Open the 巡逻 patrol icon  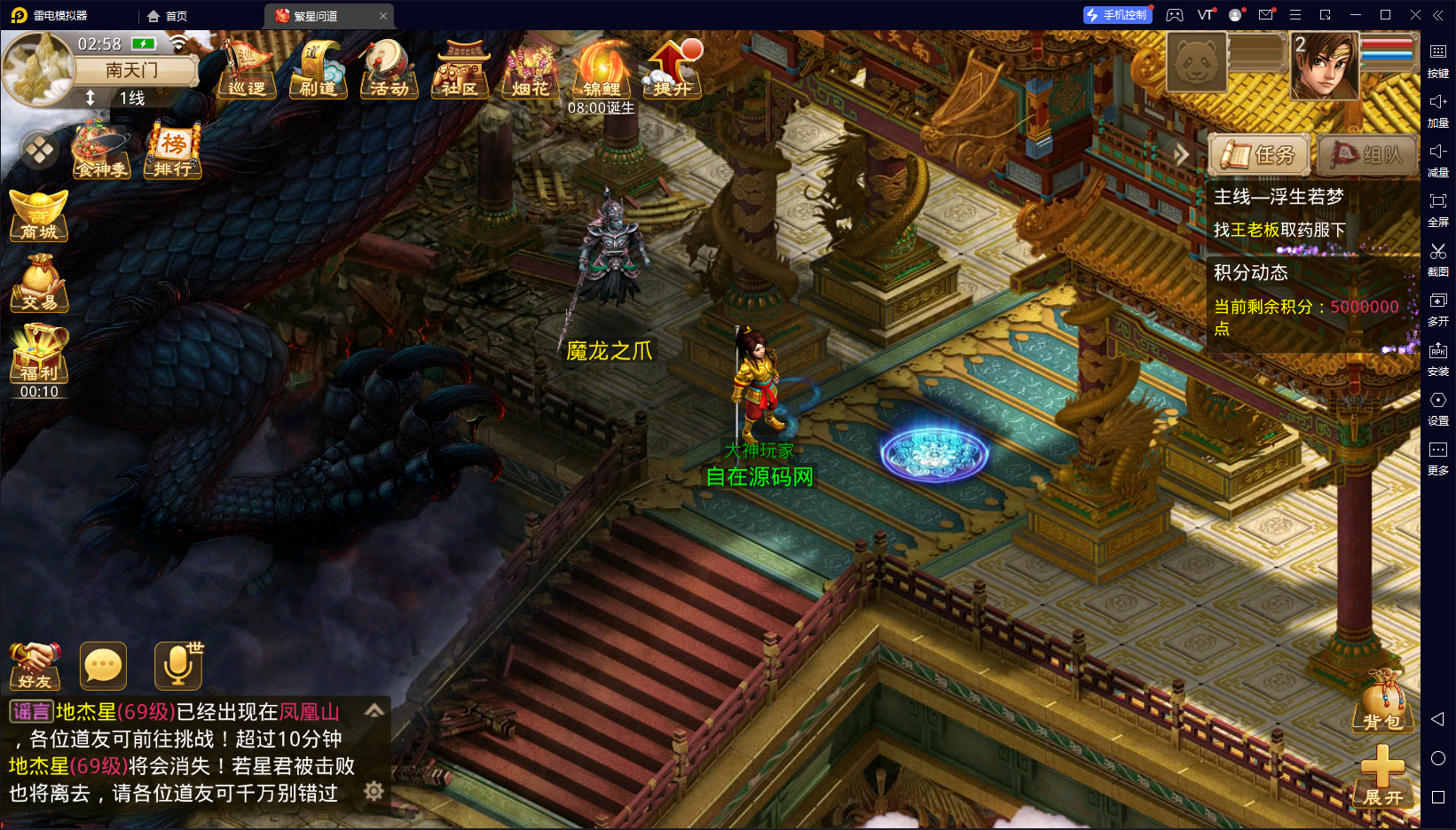[x=247, y=69]
